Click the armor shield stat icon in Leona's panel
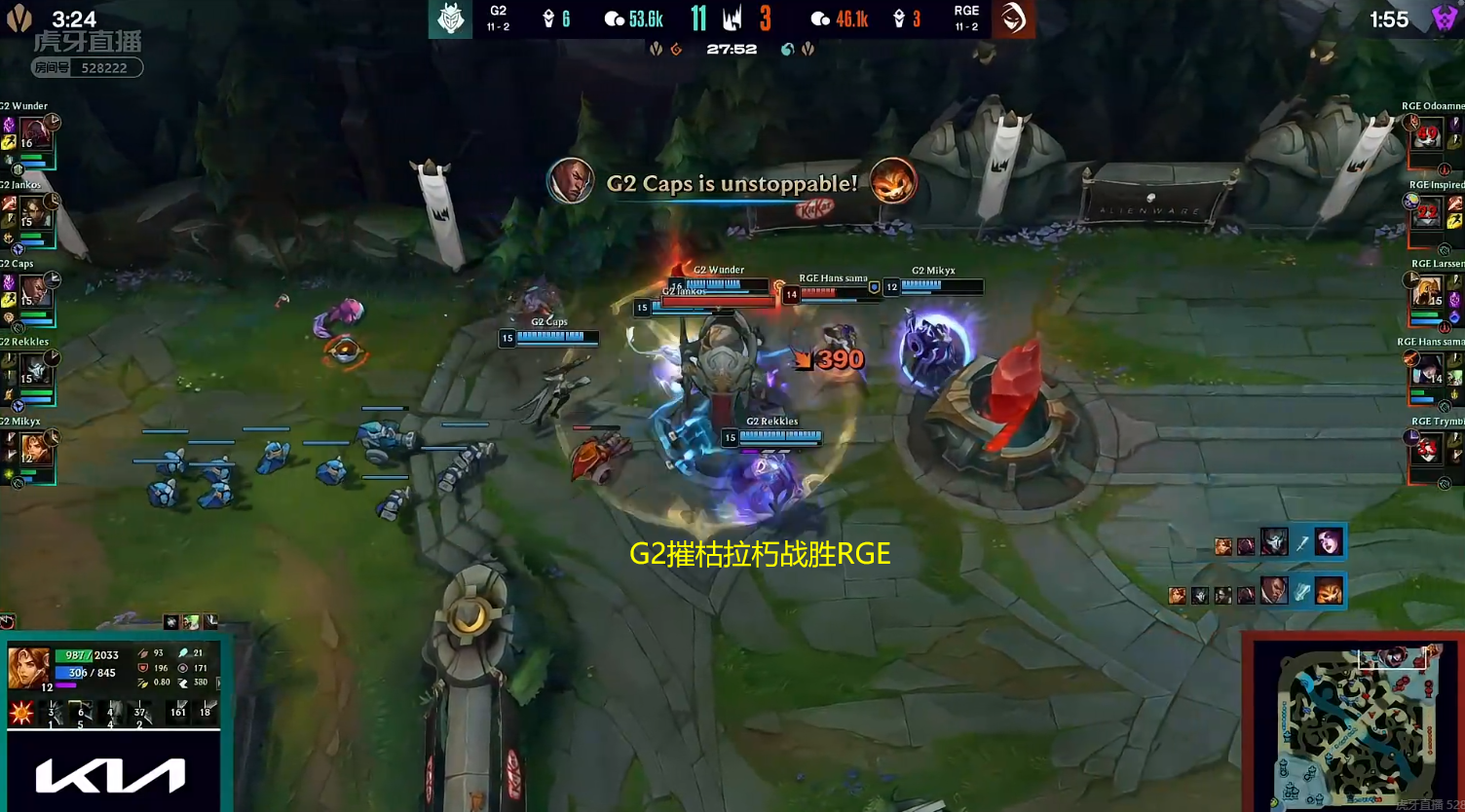 coord(144,668)
